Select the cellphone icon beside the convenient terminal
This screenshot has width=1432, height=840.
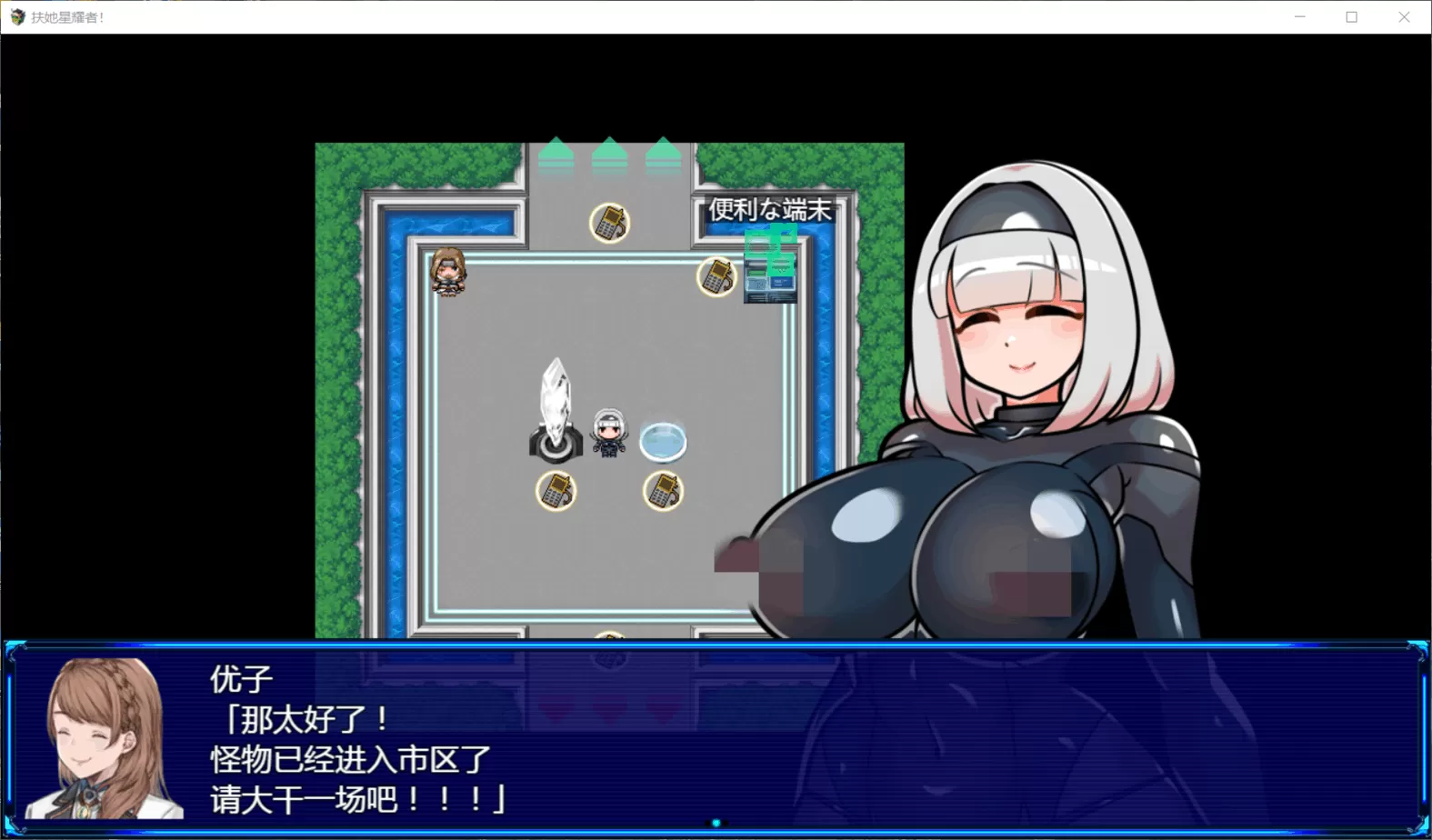pos(717,277)
